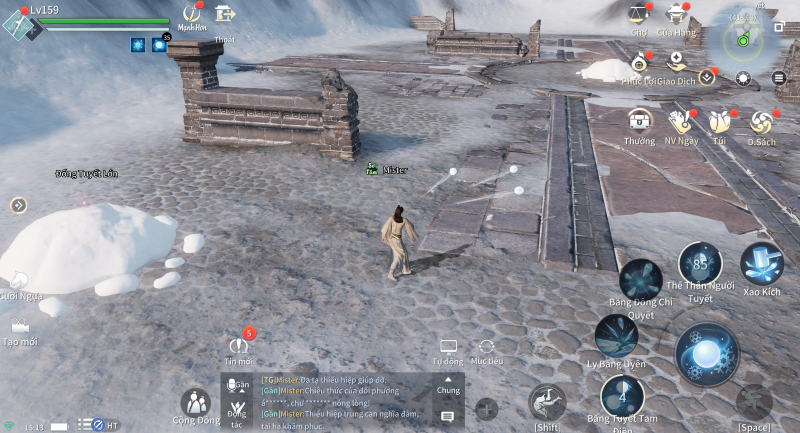Open the NV Ngày daily quests

tap(682, 122)
